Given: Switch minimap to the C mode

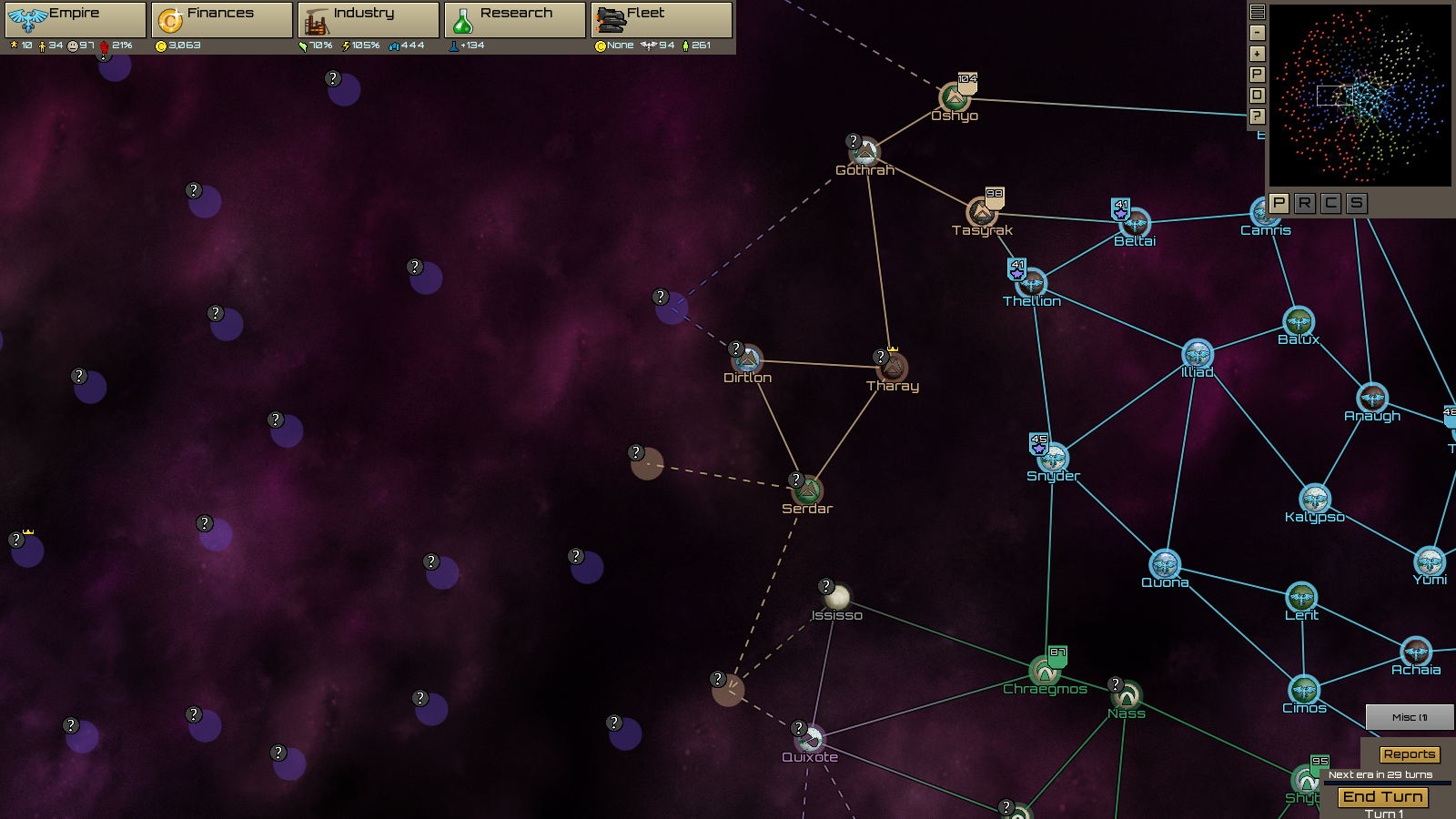Looking at the screenshot, I should pyautogui.click(x=1330, y=203).
